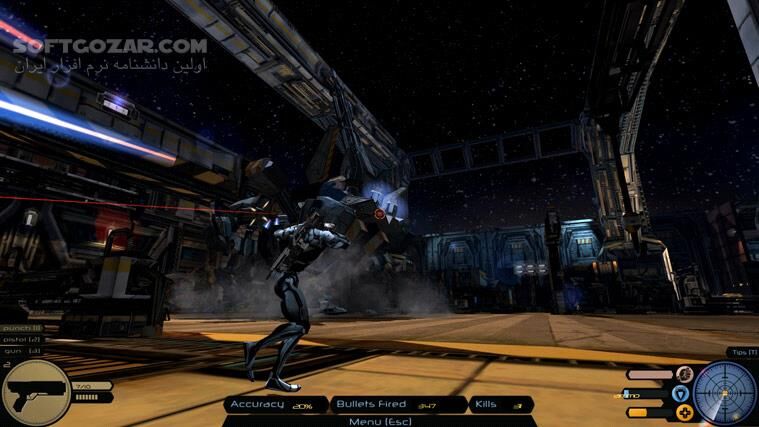
Task: Switch to the pistol weapon entry
Action: [21, 340]
